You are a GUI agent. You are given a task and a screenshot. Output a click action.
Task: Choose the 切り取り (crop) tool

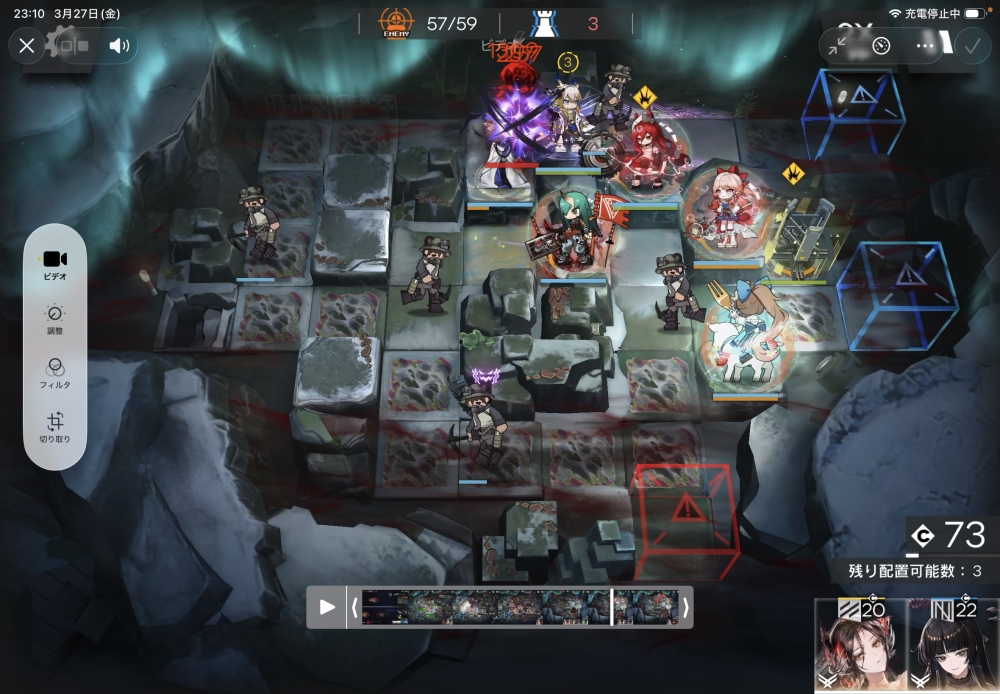pyautogui.click(x=55, y=427)
